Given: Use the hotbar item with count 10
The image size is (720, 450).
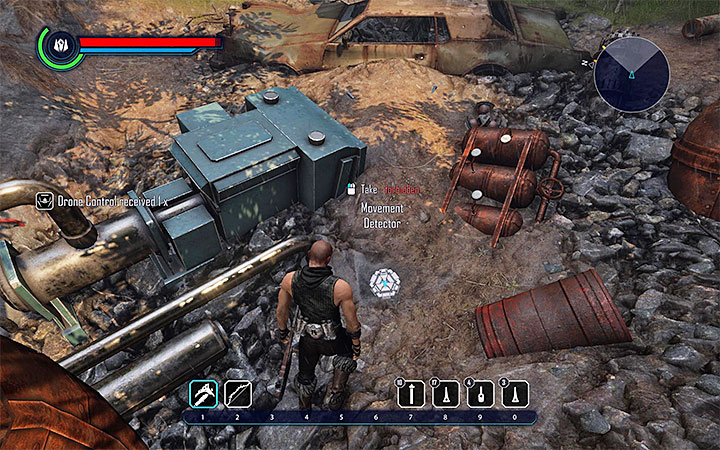Looking at the screenshot, I should coord(410,395).
